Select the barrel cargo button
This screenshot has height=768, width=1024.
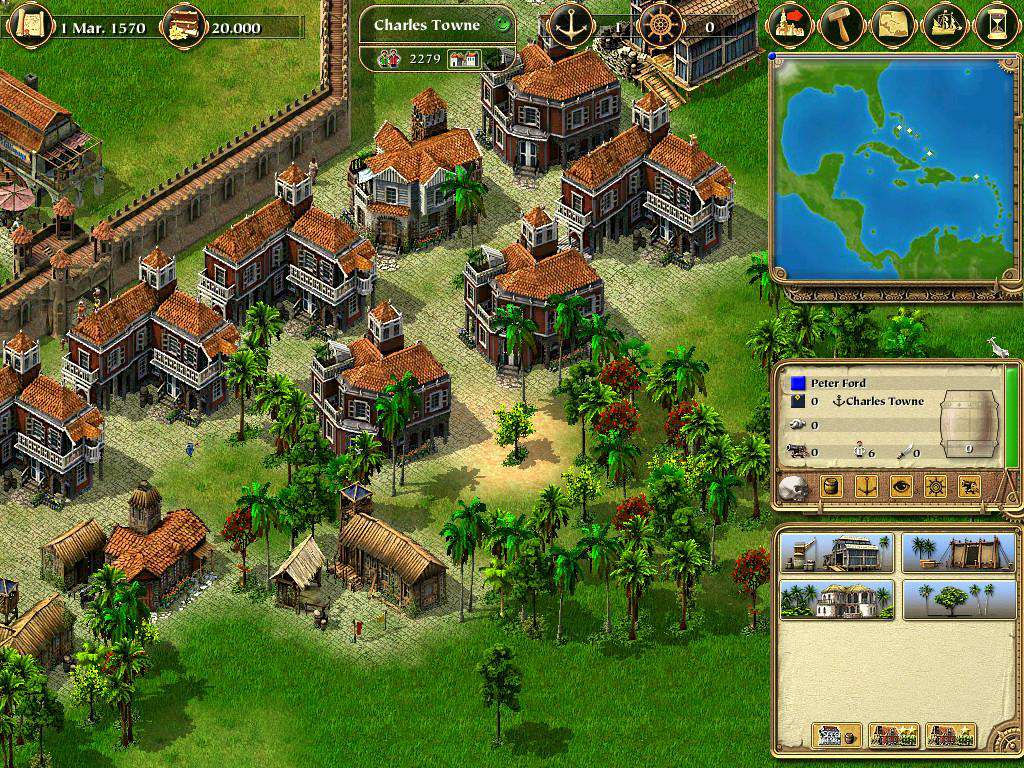click(832, 487)
